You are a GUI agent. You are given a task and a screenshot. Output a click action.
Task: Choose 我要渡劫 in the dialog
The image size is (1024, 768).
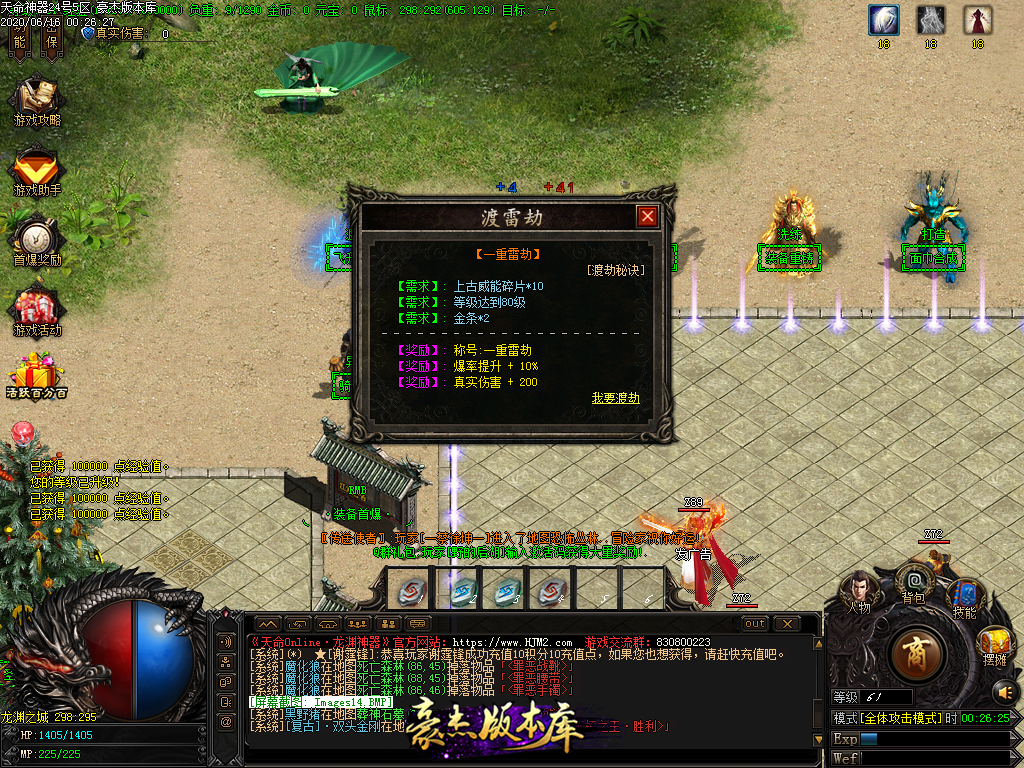pyautogui.click(x=615, y=397)
